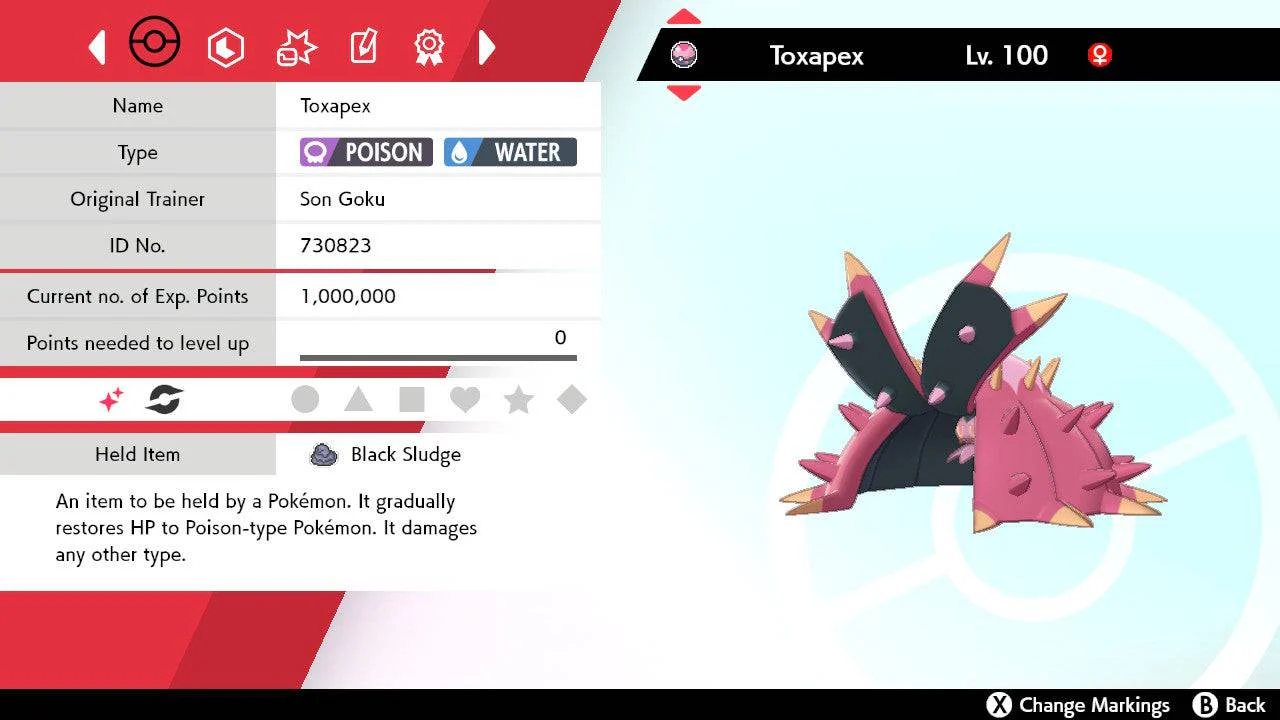Toggle the square marking

tap(412, 400)
